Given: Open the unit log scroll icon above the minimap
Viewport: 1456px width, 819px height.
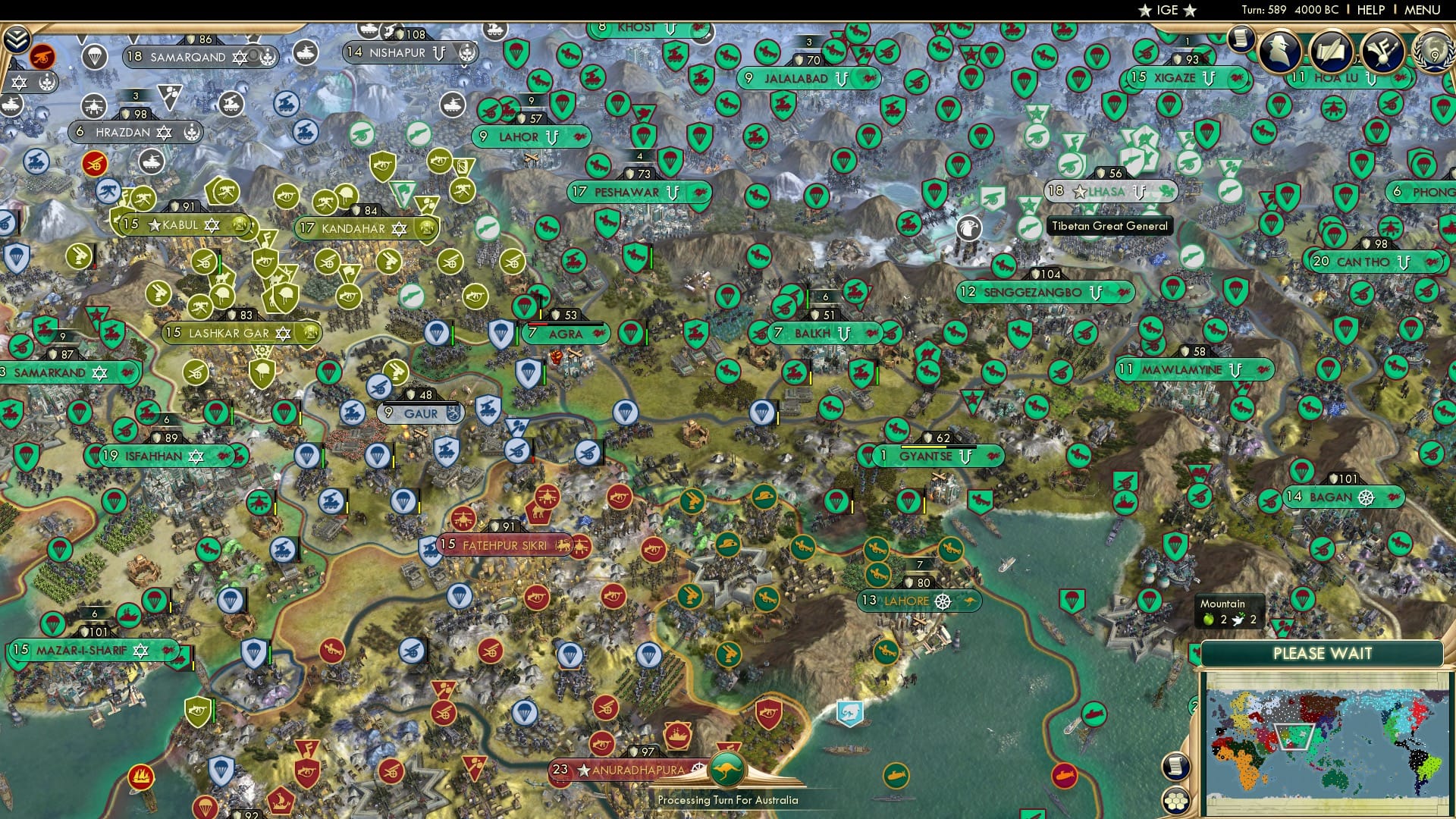Looking at the screenshot, I should pos(1175,767).
